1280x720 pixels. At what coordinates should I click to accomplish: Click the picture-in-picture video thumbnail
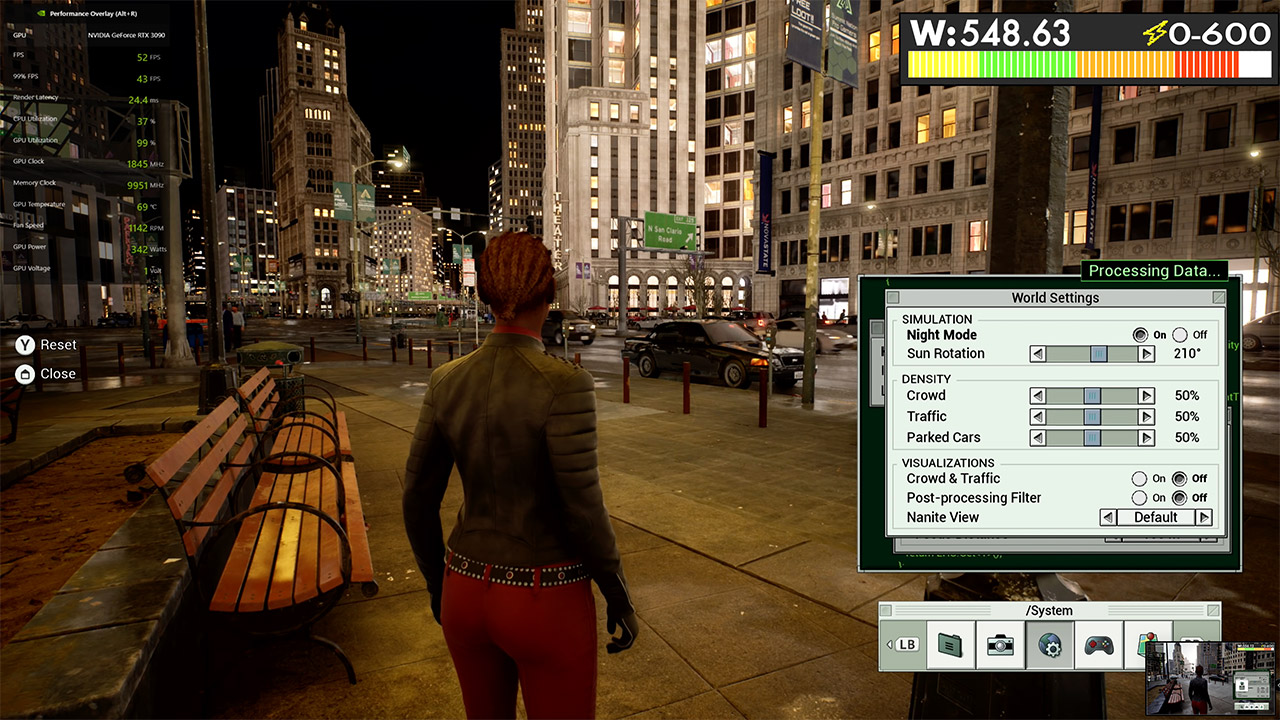[x=1209, y=677]
